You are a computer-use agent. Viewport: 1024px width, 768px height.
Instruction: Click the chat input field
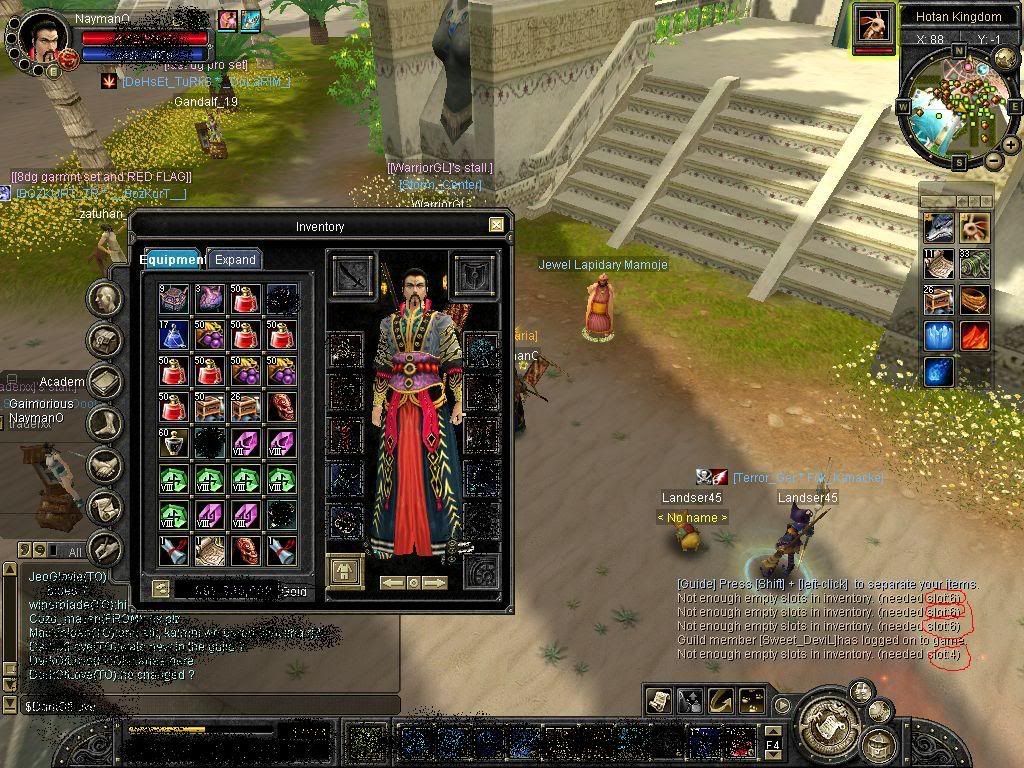pyautogui.click(x=200, y=705)
